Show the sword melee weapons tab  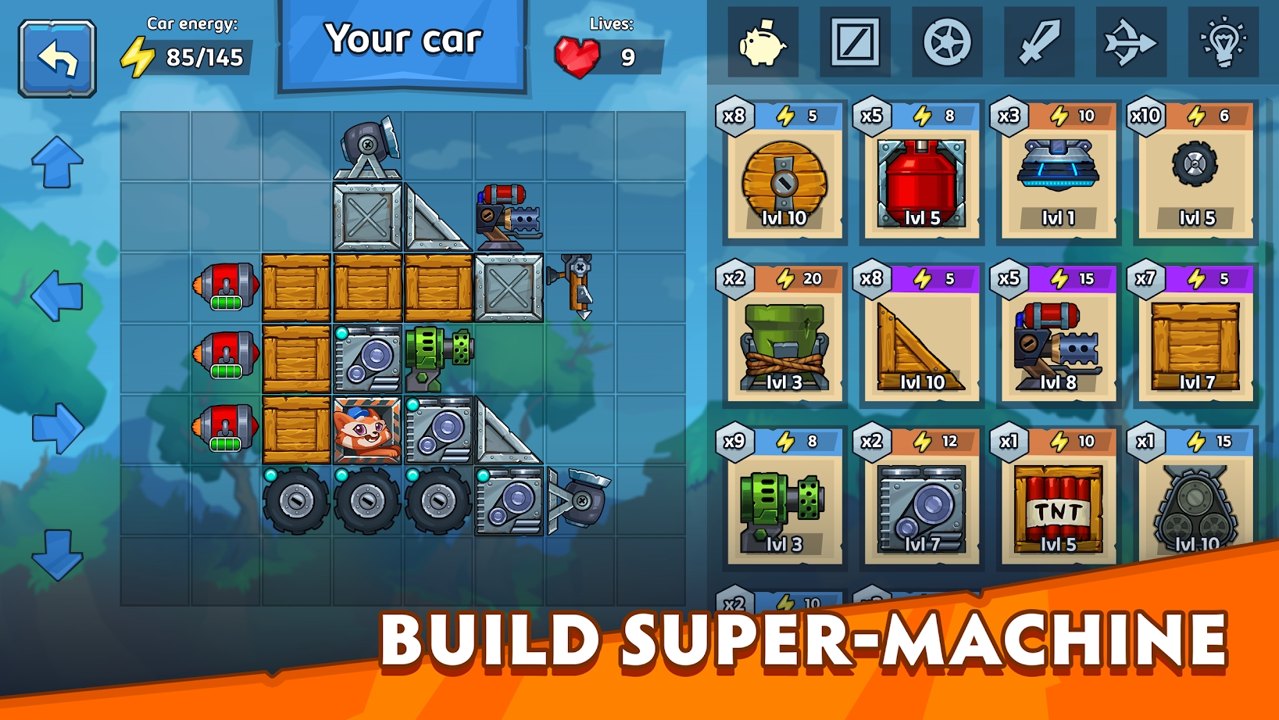pos(1039,42)
